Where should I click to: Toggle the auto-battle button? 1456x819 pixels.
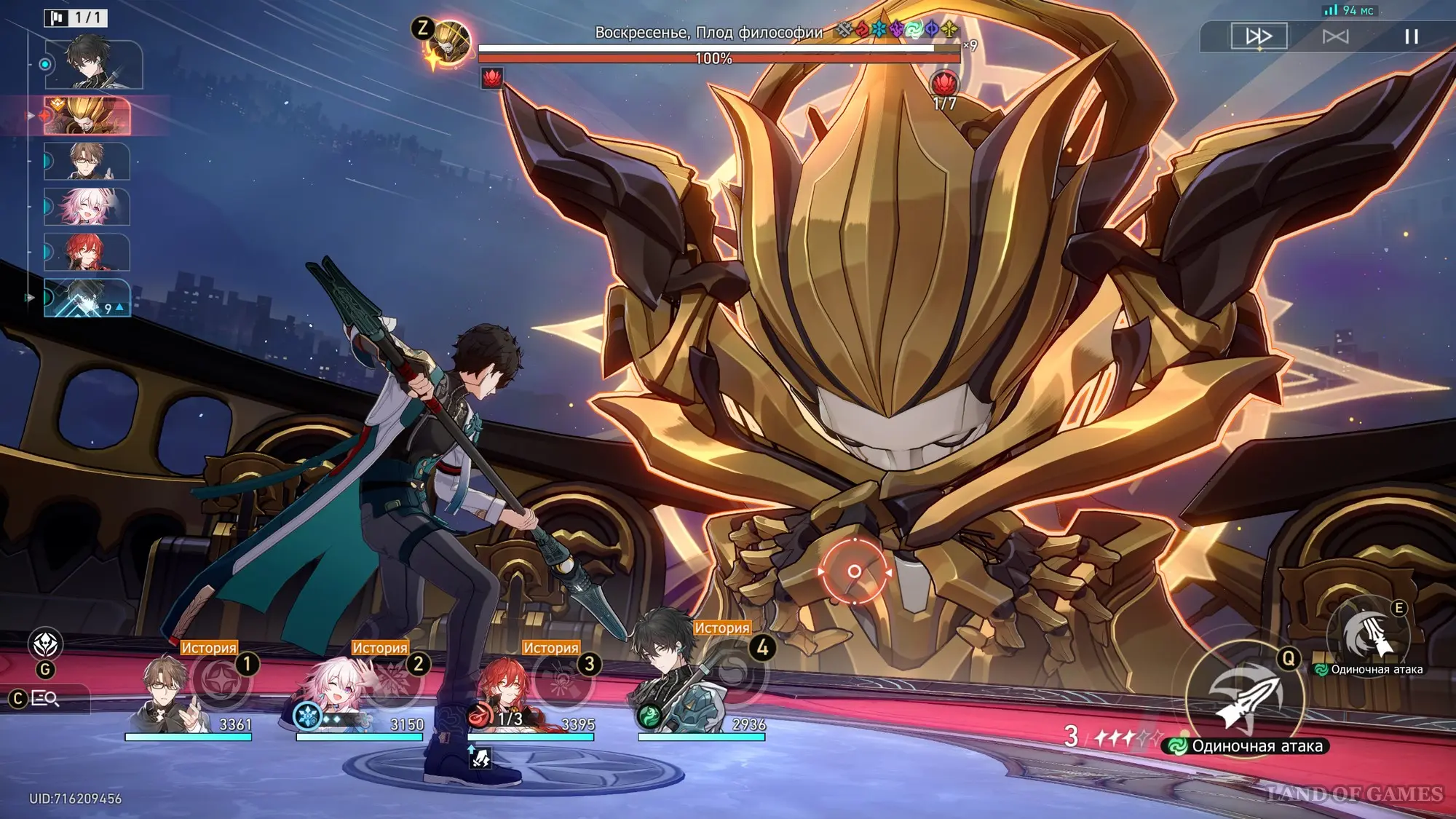point(1335,36)
